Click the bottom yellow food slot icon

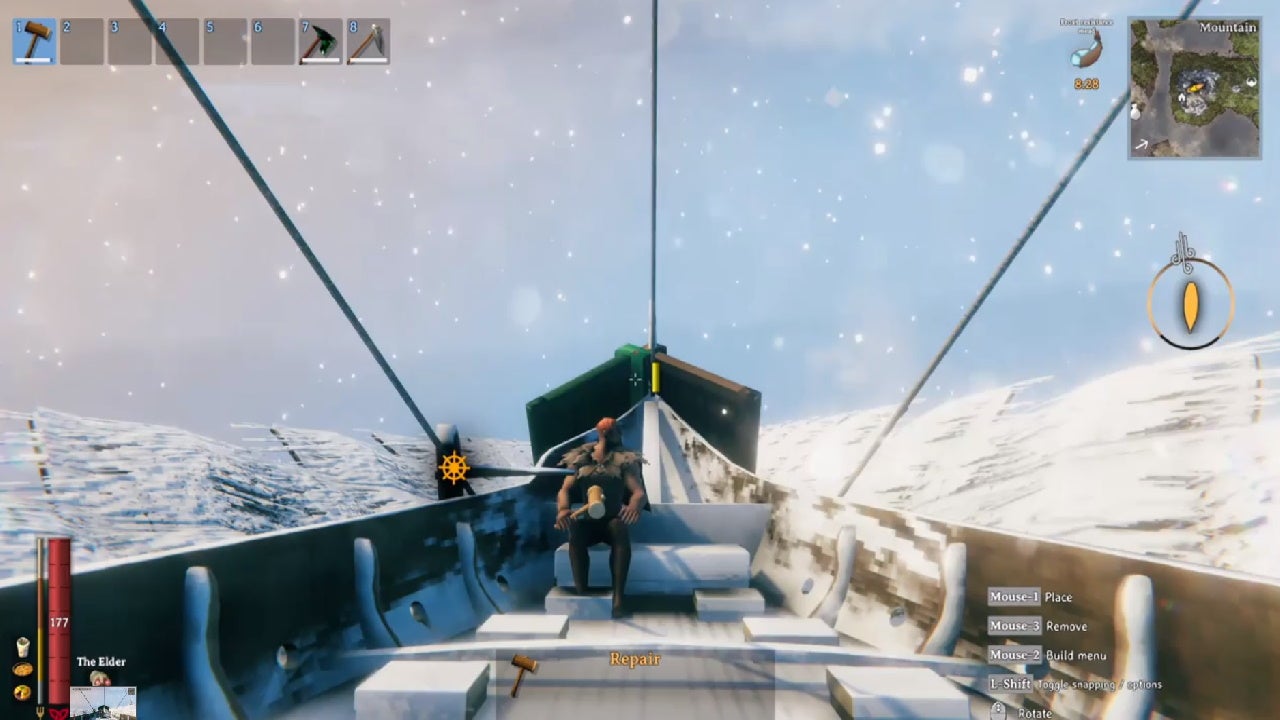[21, 691]
